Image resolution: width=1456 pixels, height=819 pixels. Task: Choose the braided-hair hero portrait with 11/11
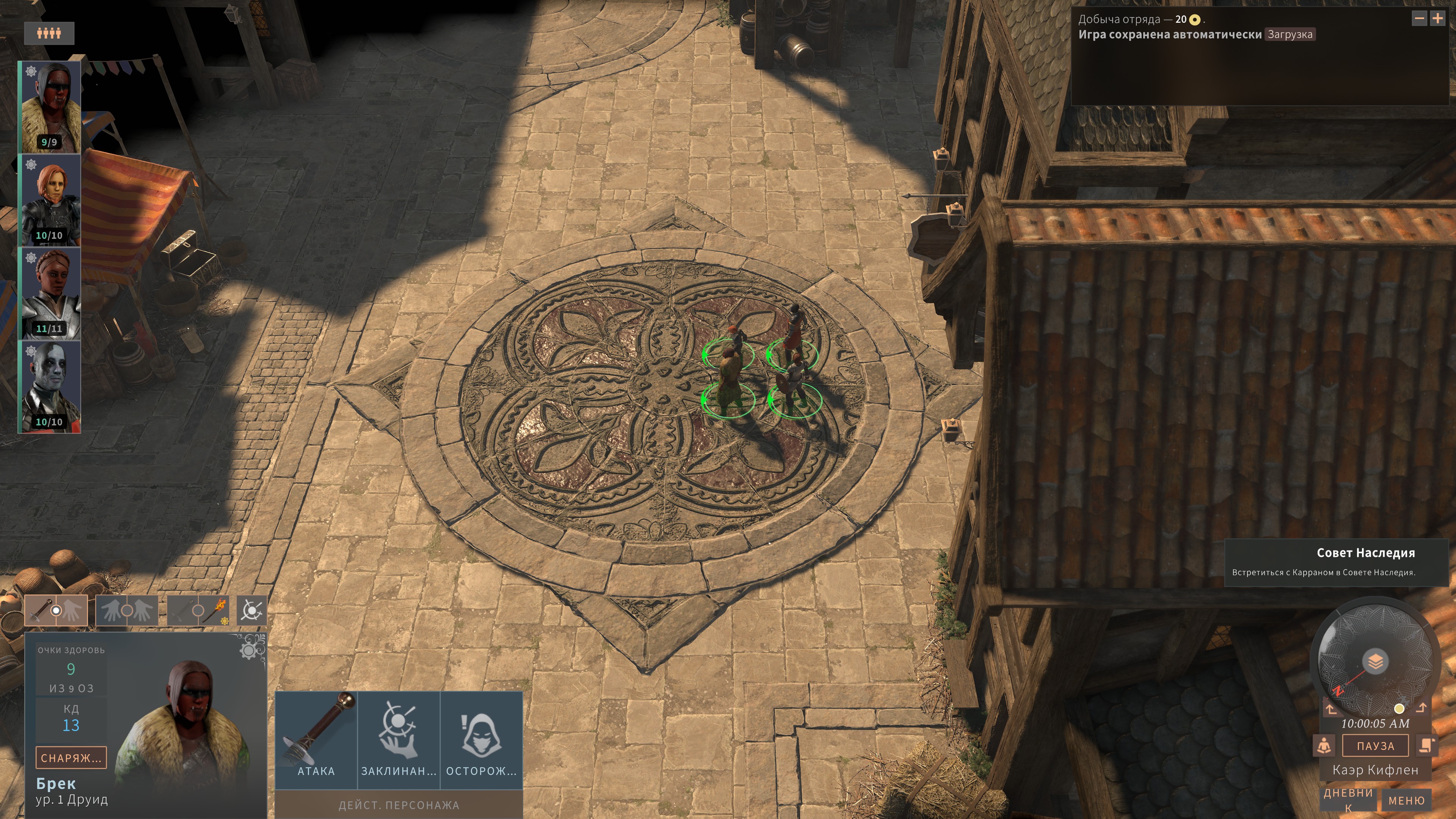pos(50,294)
